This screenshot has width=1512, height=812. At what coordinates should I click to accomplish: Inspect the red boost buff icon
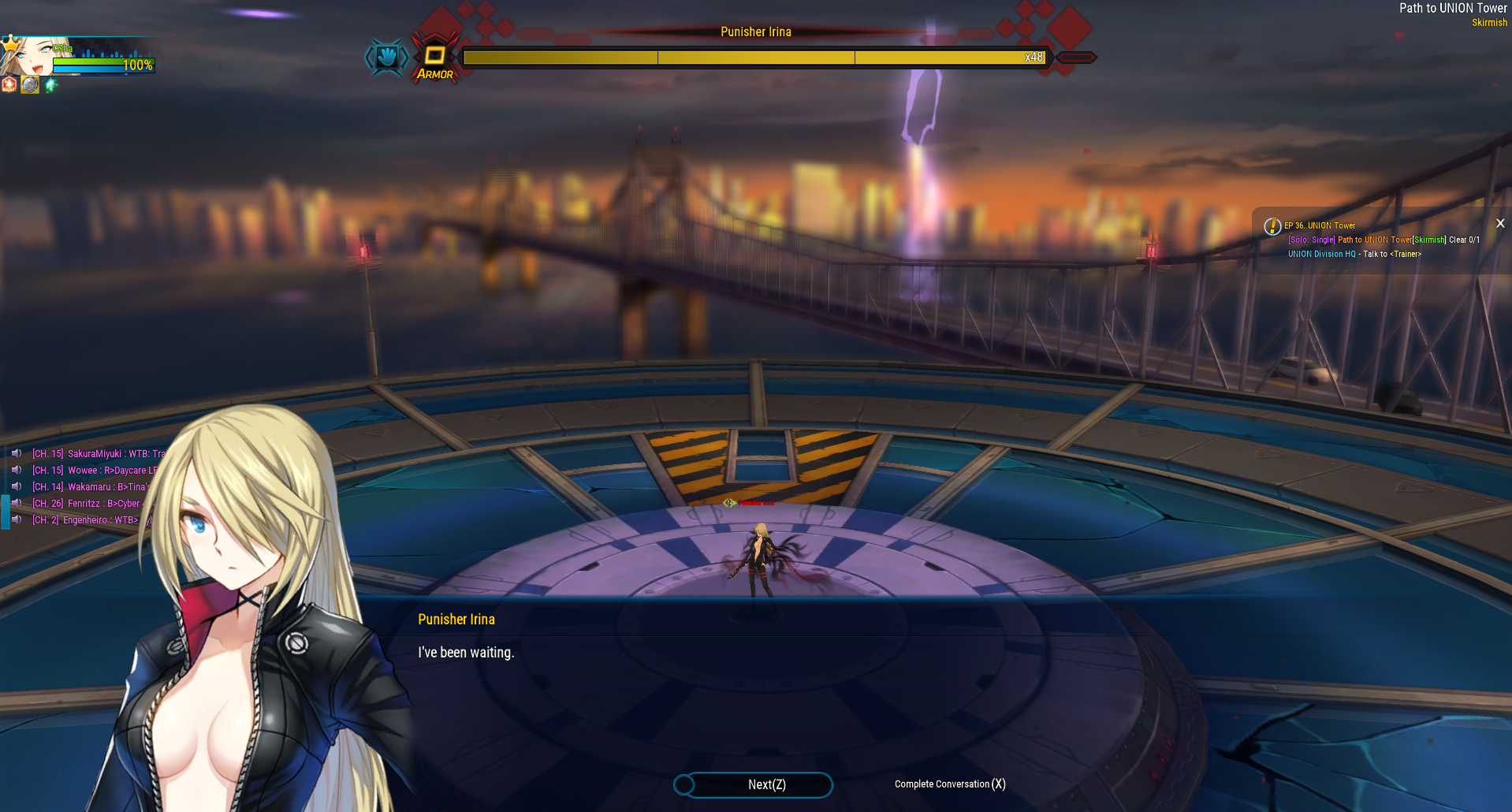click(9, 84)
